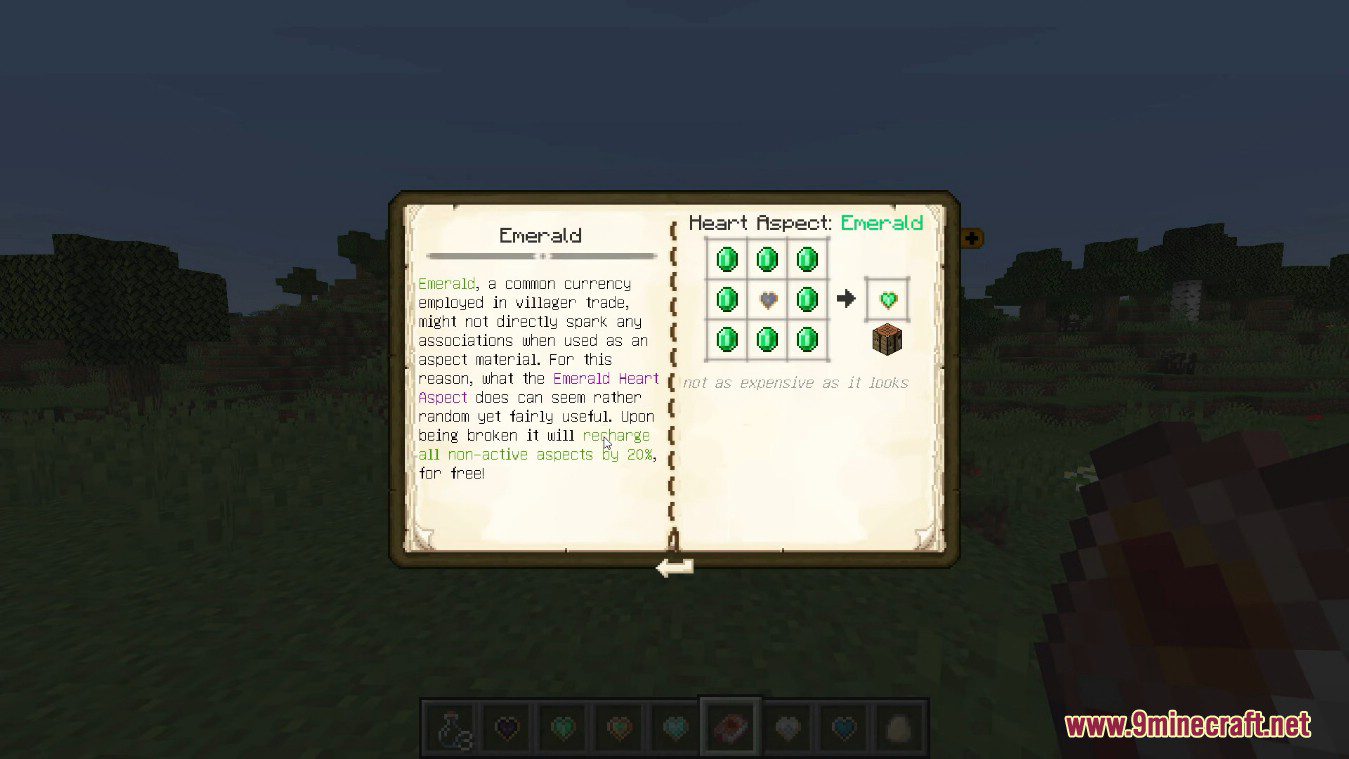The height and width of the screenshot is (759, 1349).
Task: Select the crafting table icon below the recipe
Action: (x=886, y=339)
